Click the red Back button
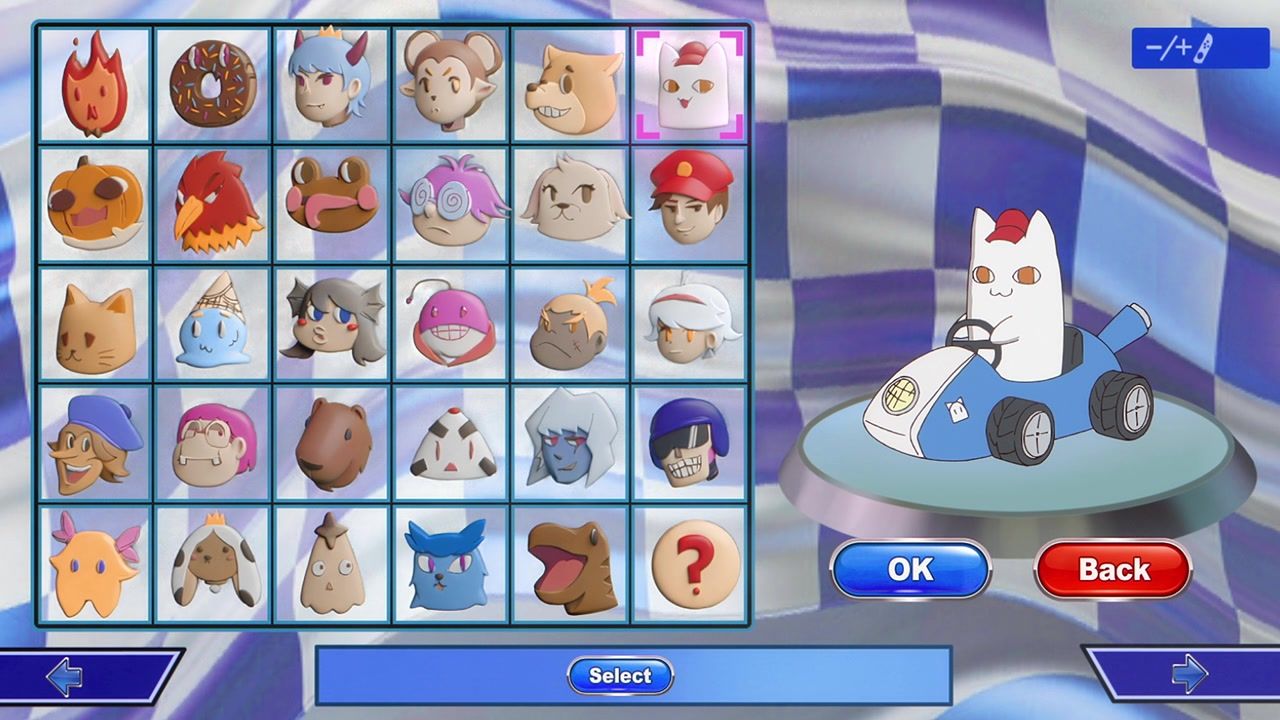 pos(1112,569)
